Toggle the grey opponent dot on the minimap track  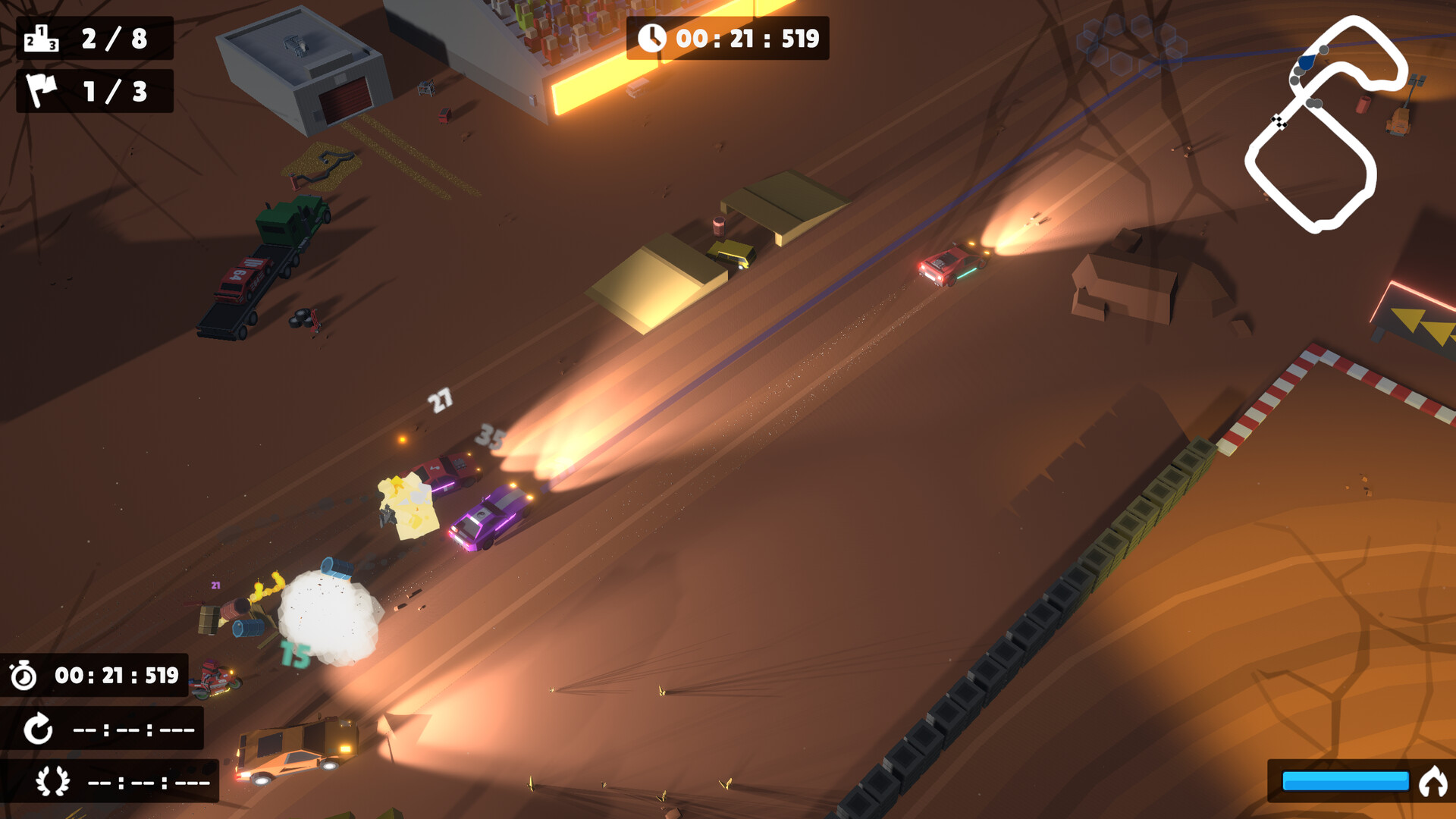coord(1323,50)
